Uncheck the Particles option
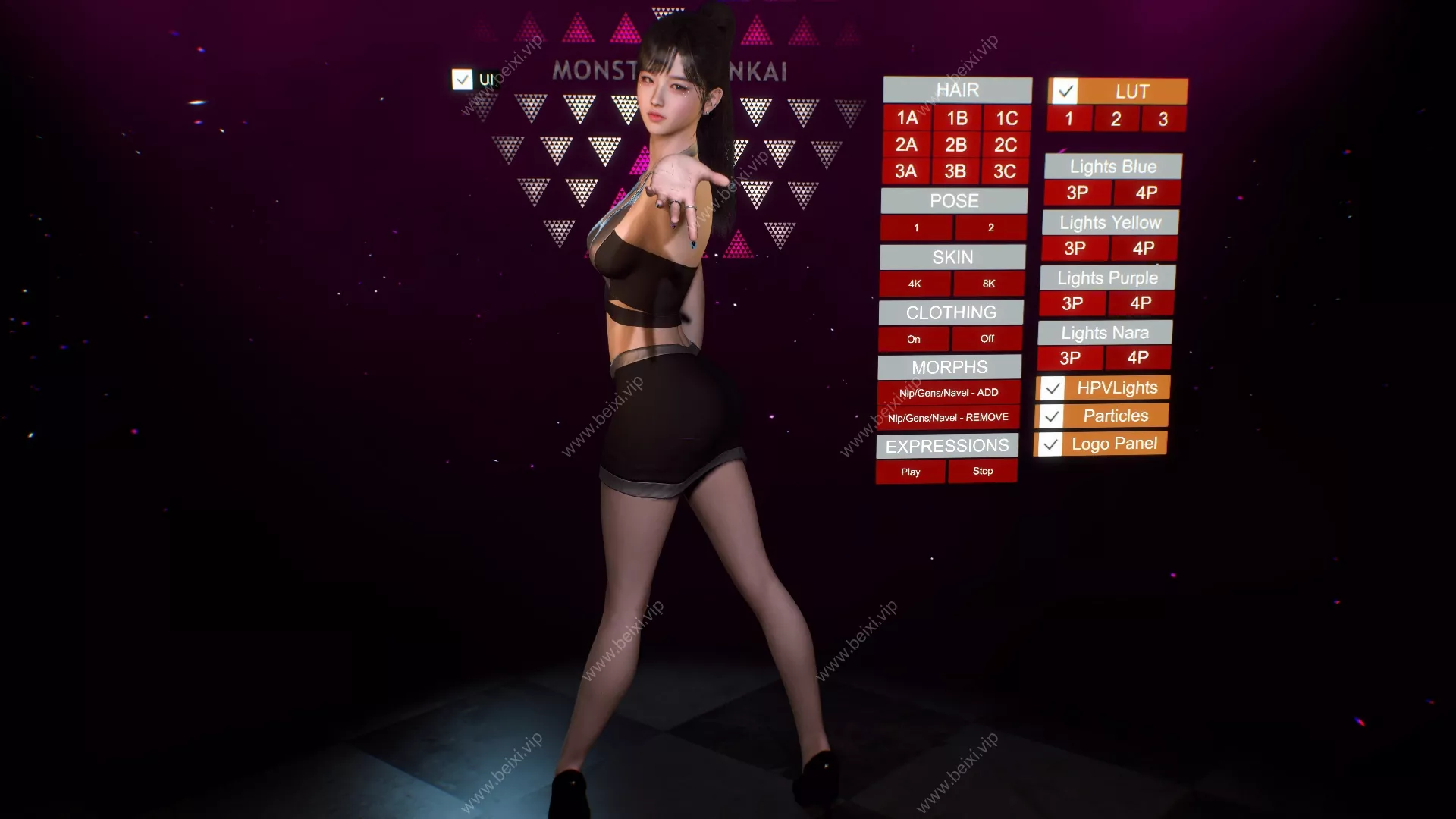Image resolution: width=1456 pixels, height=819 pixels. coord(1051,416)
